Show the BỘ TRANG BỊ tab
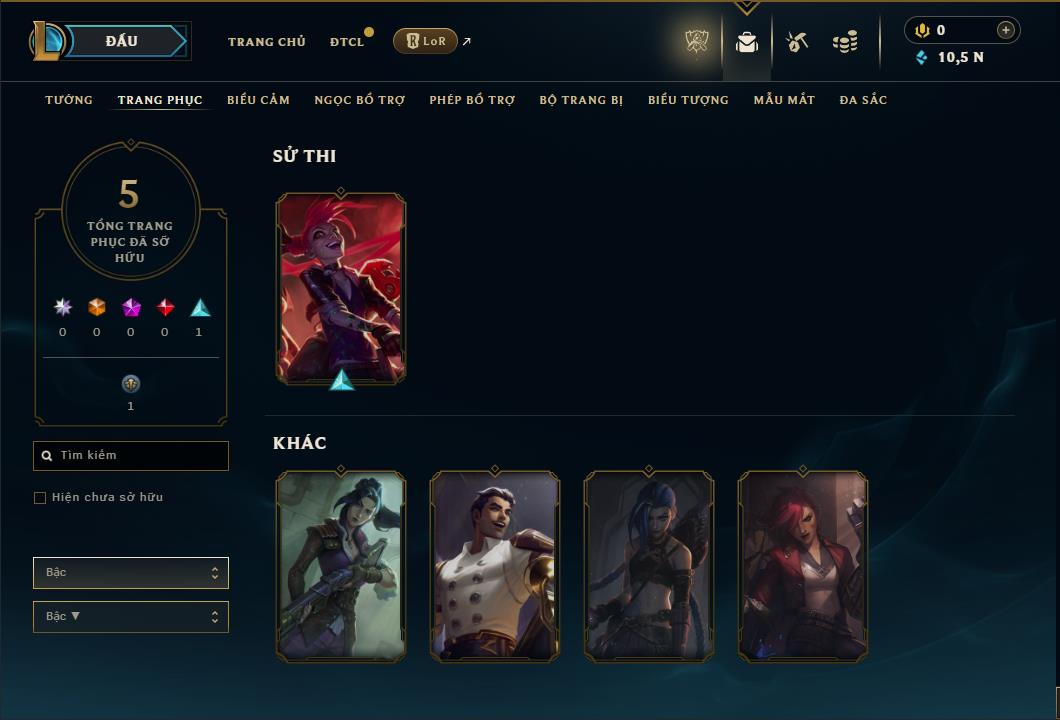The width and height of the screenshot is (1060, 720). coord(581,100)
